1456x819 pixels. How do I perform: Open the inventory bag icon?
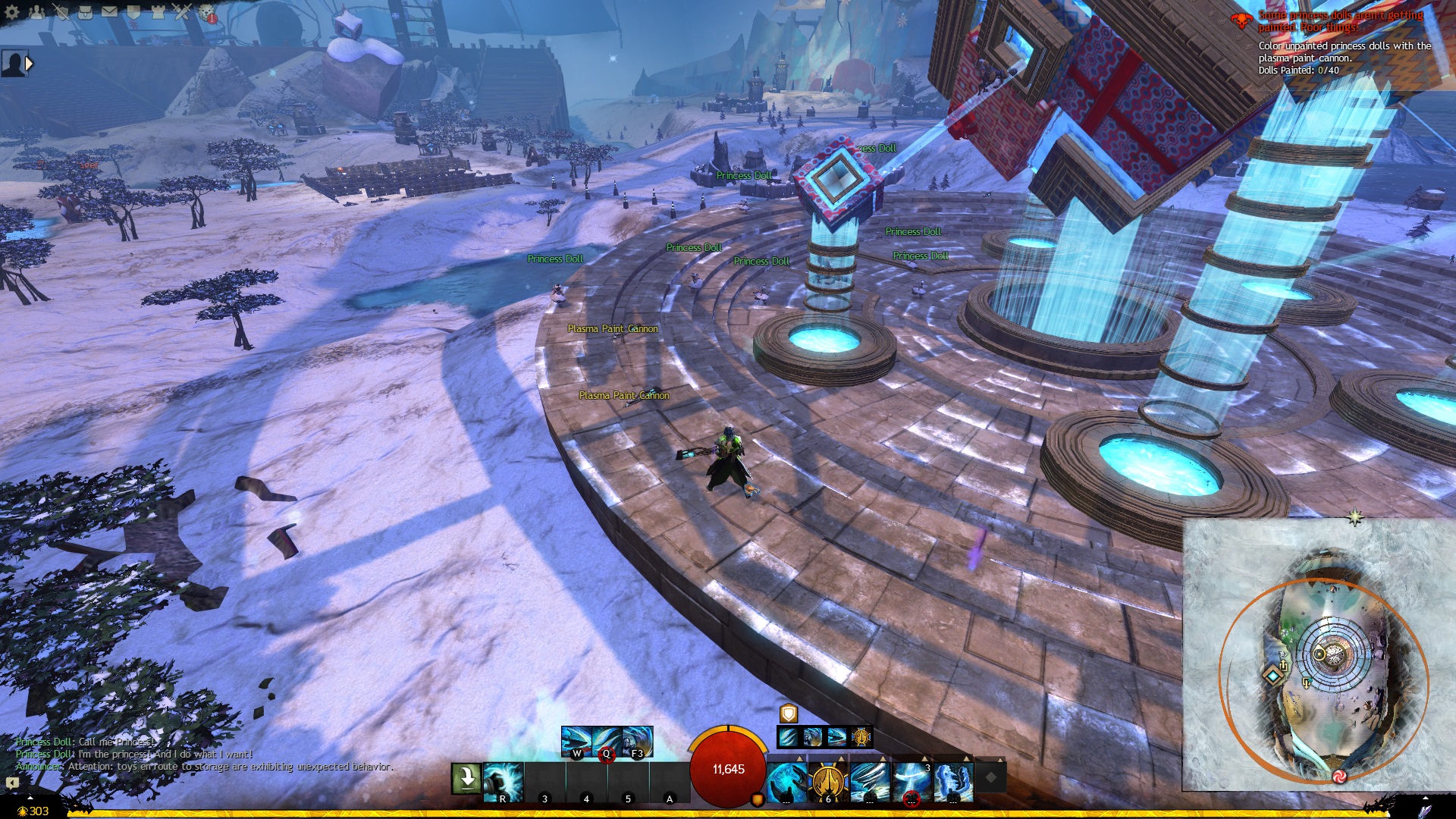tap(85, 12)
